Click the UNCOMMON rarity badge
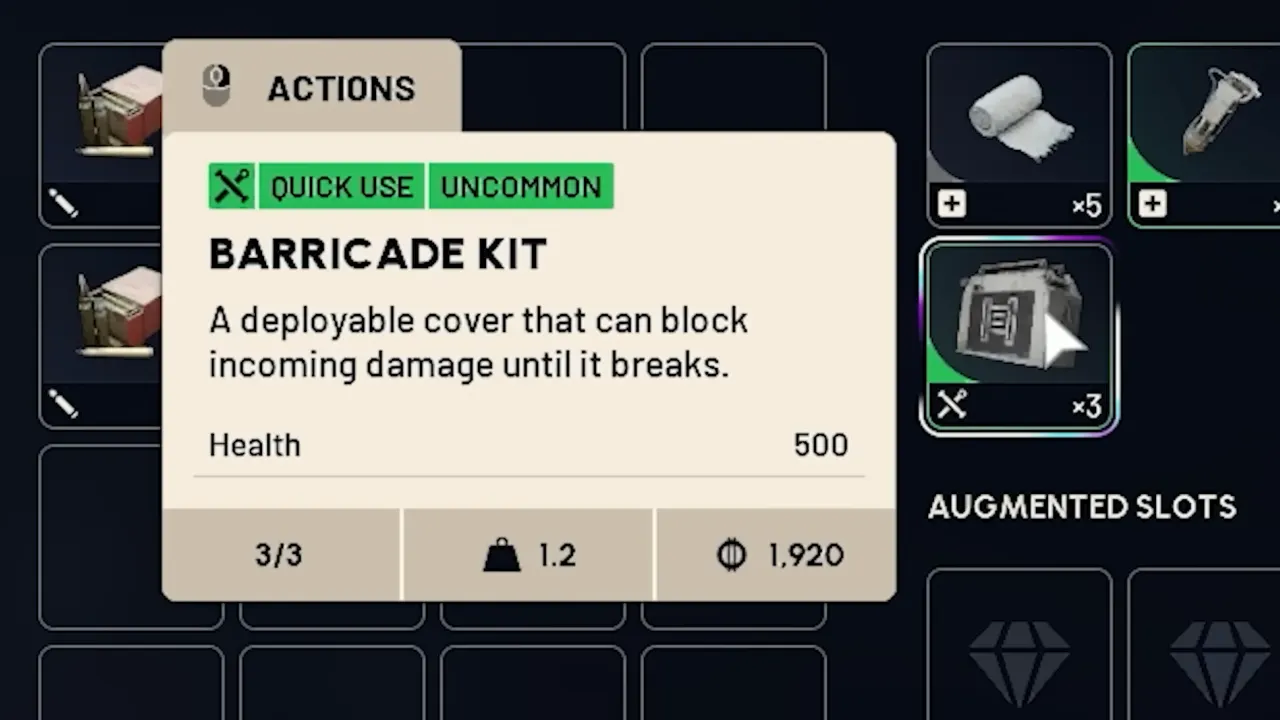The height and width of the screenshot is (720, 1280). click(520, 186)
